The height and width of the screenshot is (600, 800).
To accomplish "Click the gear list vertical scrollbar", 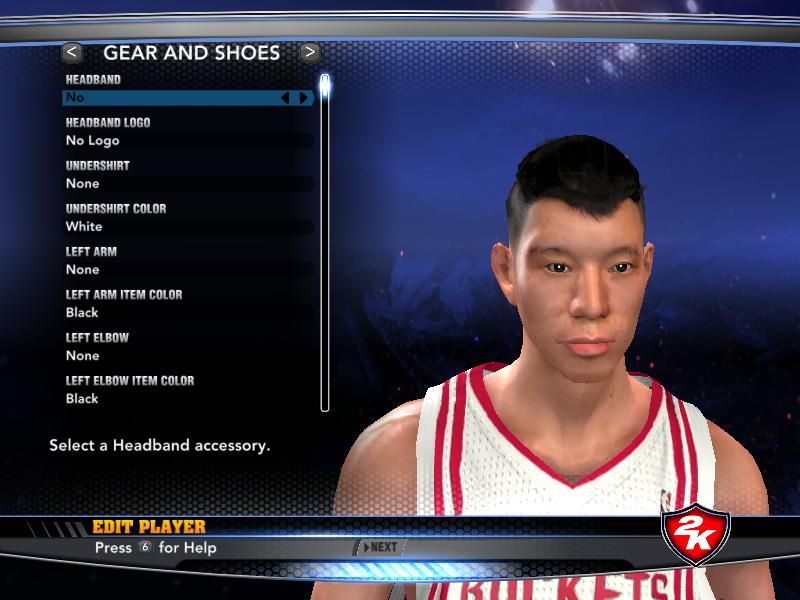I will tap(325, 240).
